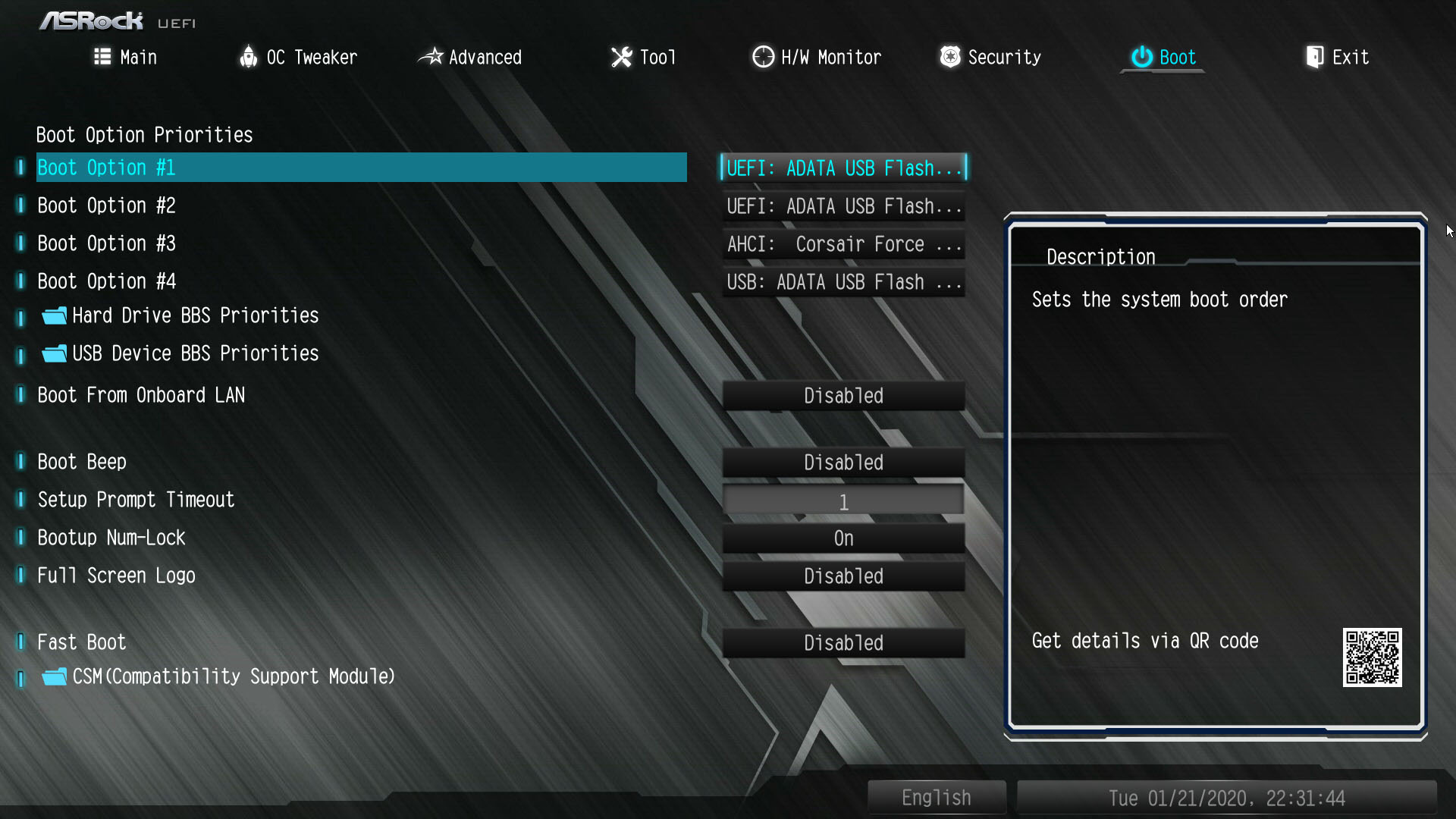Select the Main menu icon
1456x819 pixels.
[x=103, y=57]
